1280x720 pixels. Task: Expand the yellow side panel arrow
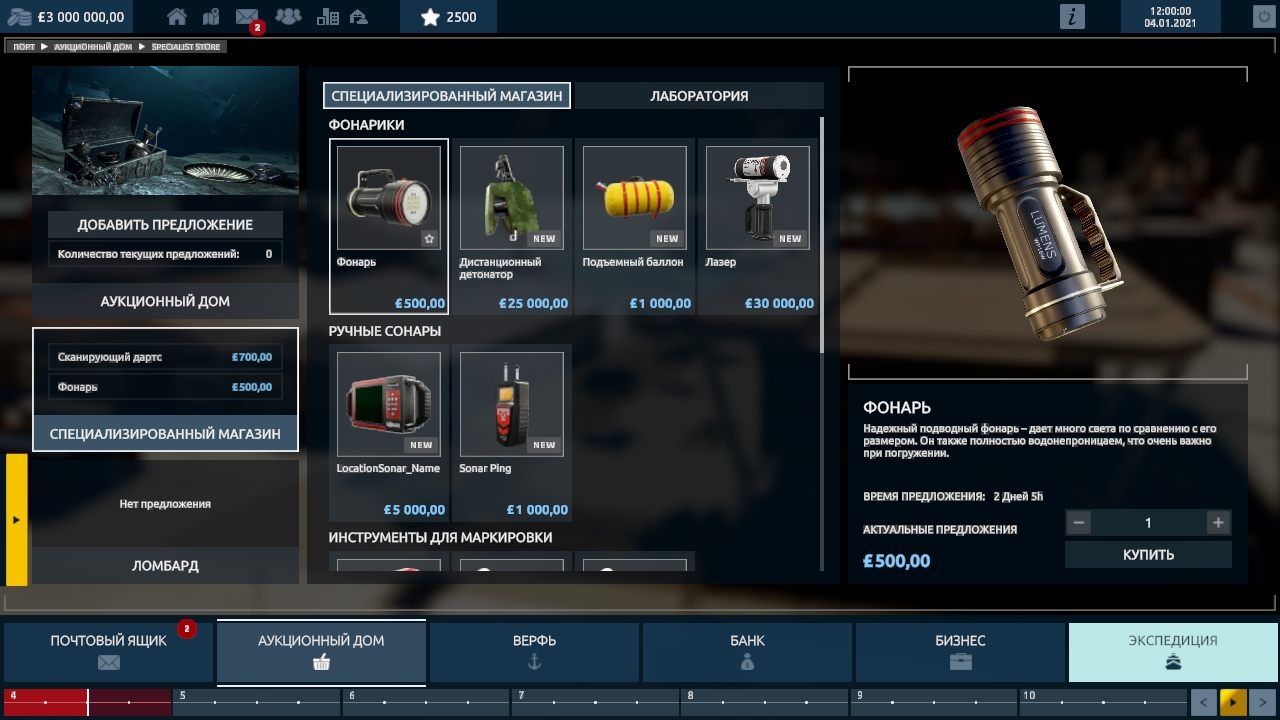(x=16, y=520)
